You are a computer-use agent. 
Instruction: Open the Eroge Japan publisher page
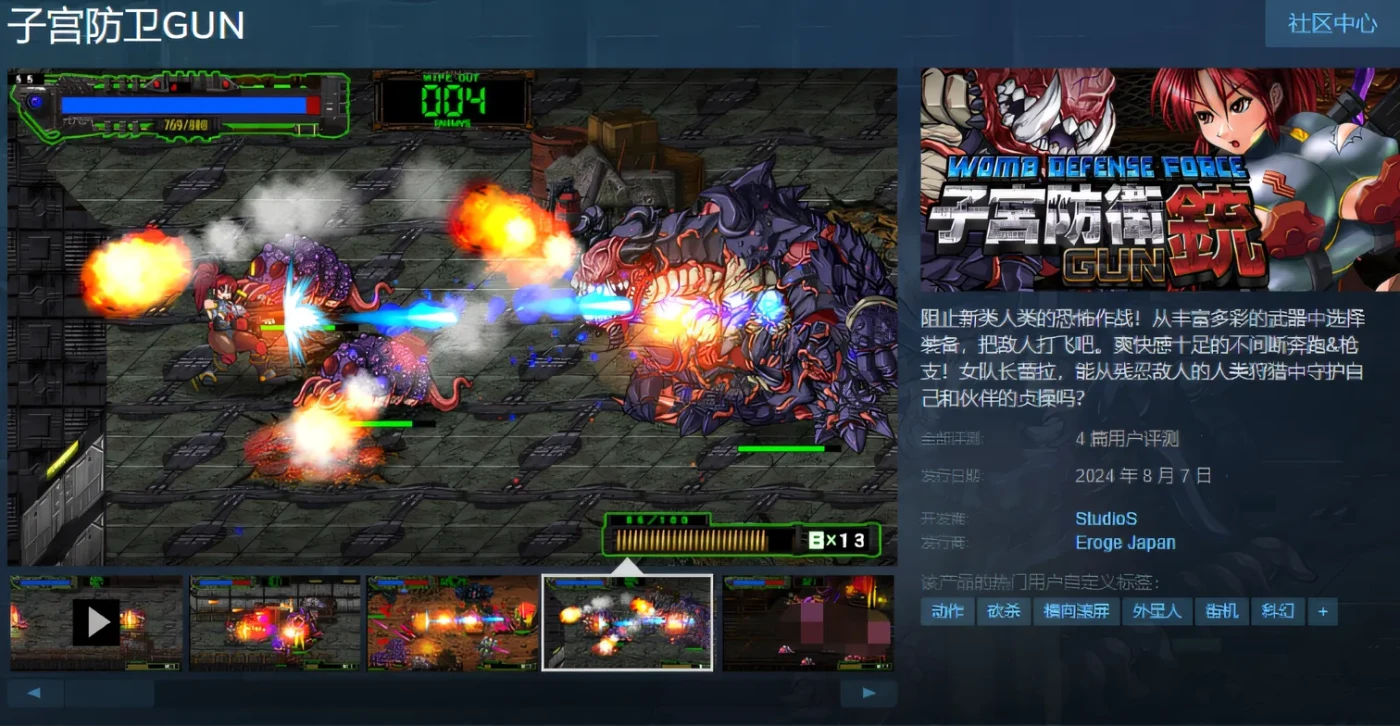(x=1125, y=542)
